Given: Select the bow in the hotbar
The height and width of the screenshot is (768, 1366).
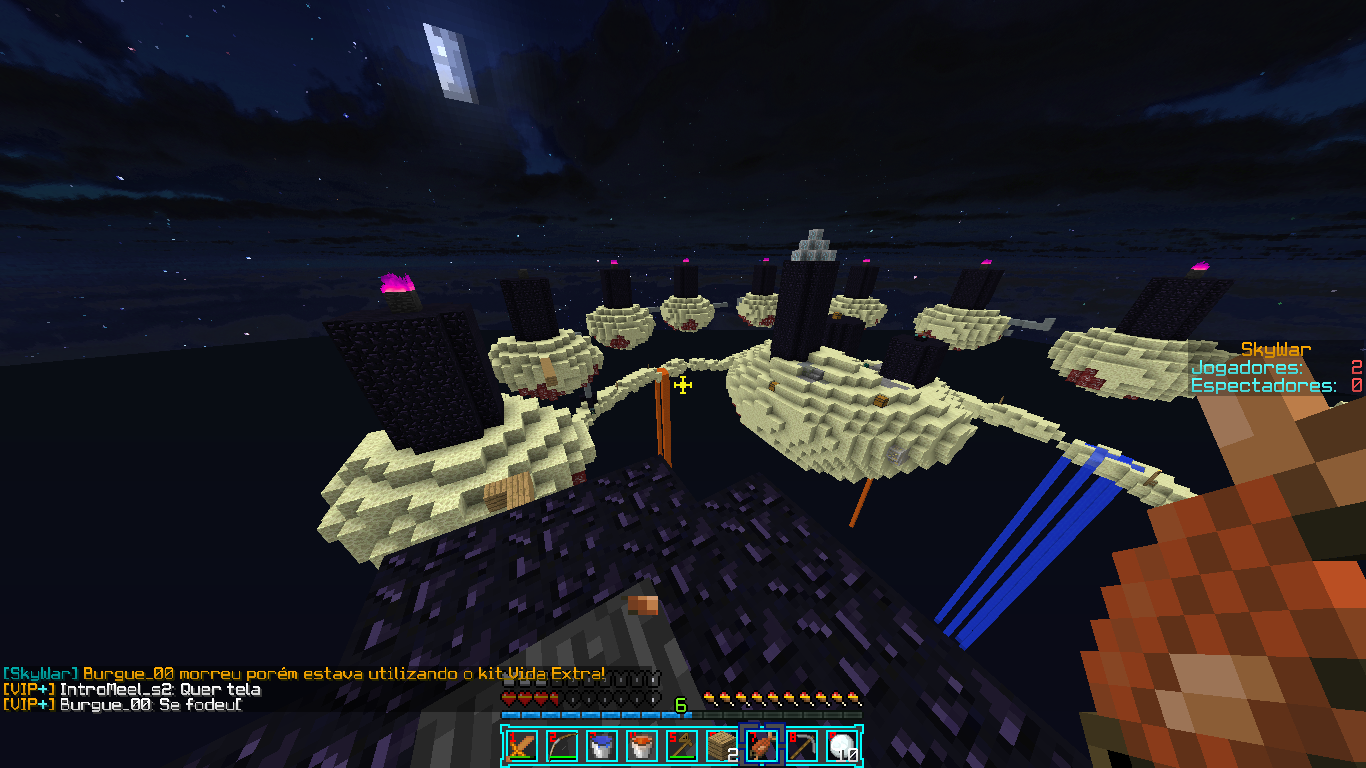Looking at the screenshot, I should tap(560, 745).
